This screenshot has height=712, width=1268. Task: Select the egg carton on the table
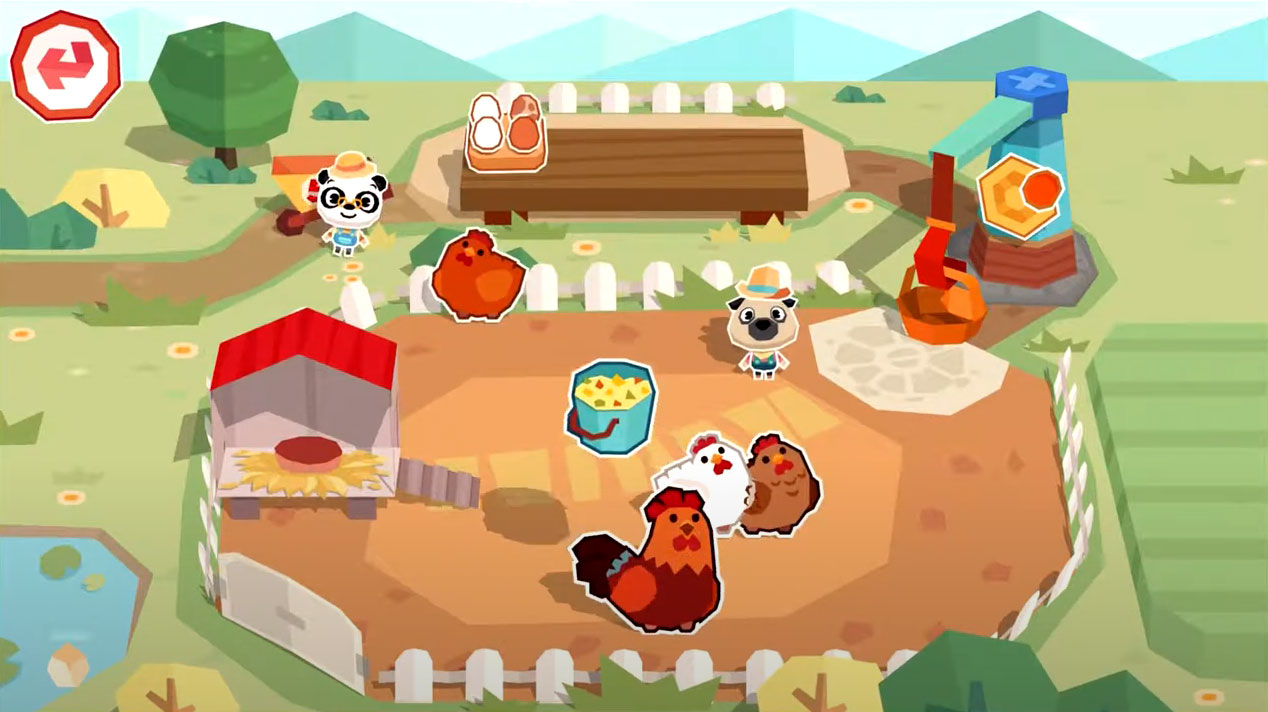coord(505,131)
